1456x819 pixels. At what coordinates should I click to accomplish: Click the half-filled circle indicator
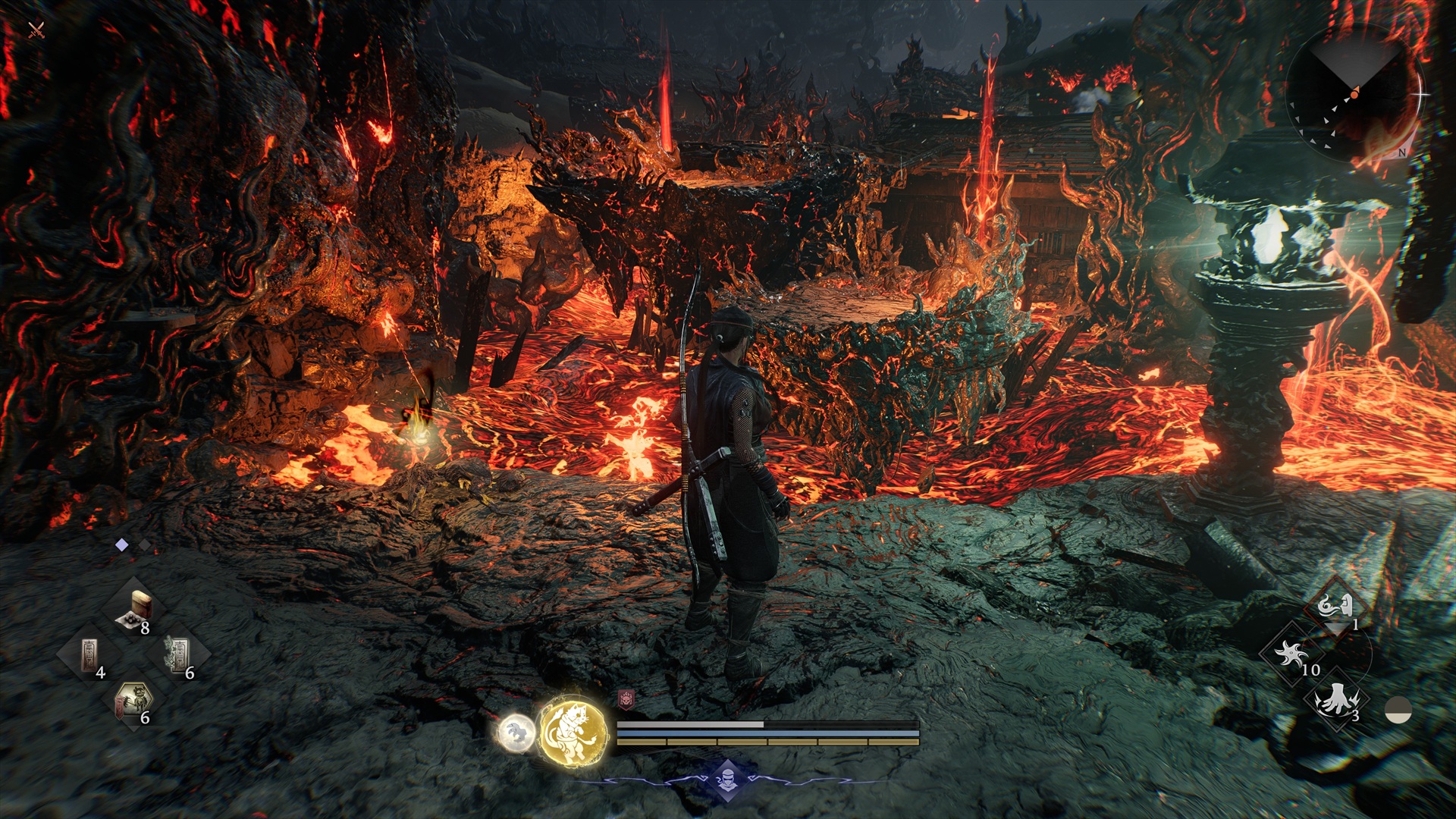pyautogui.click(x=1398, y=711)
